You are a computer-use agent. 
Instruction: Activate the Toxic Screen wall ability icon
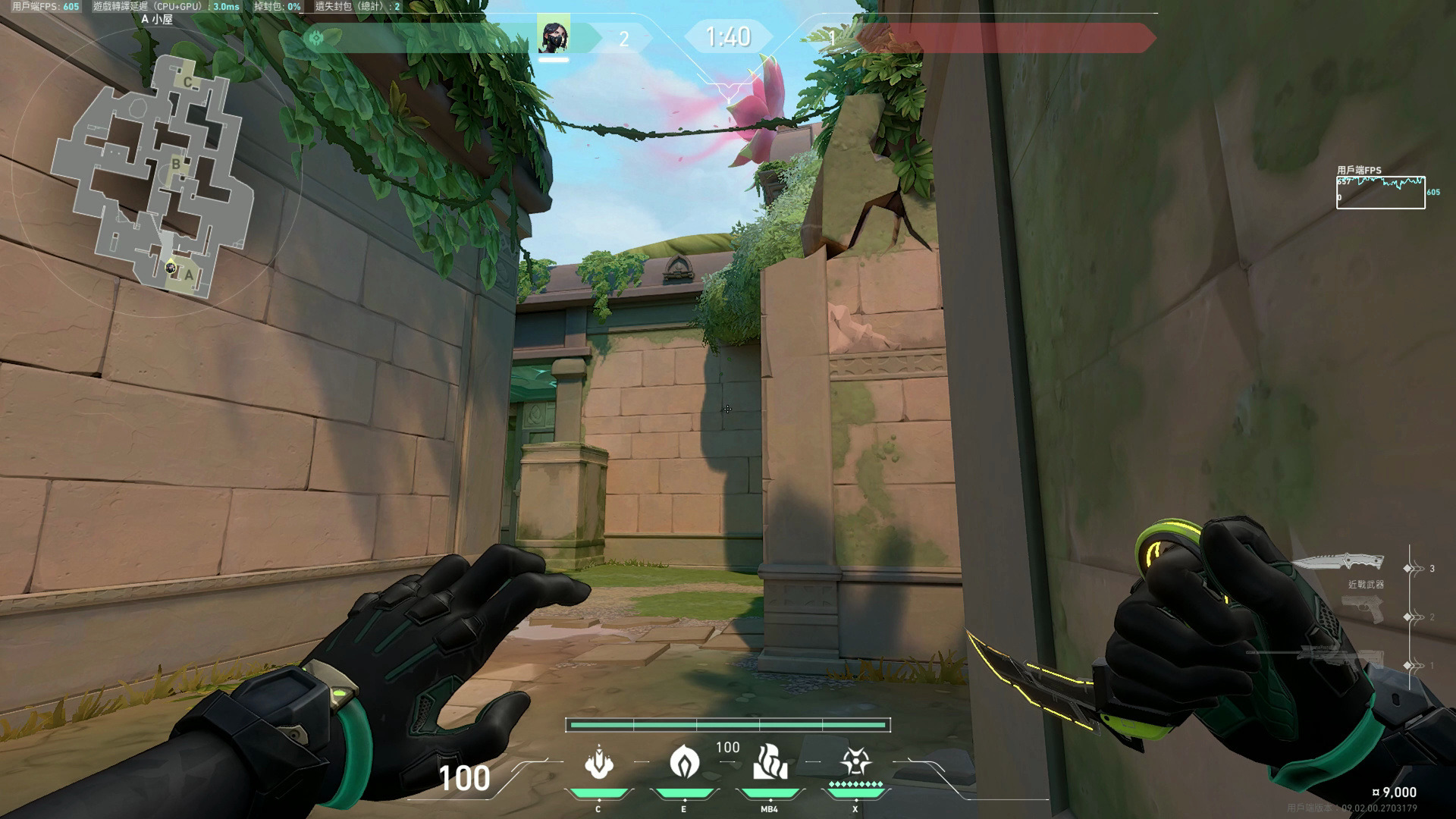click(770, 762)
